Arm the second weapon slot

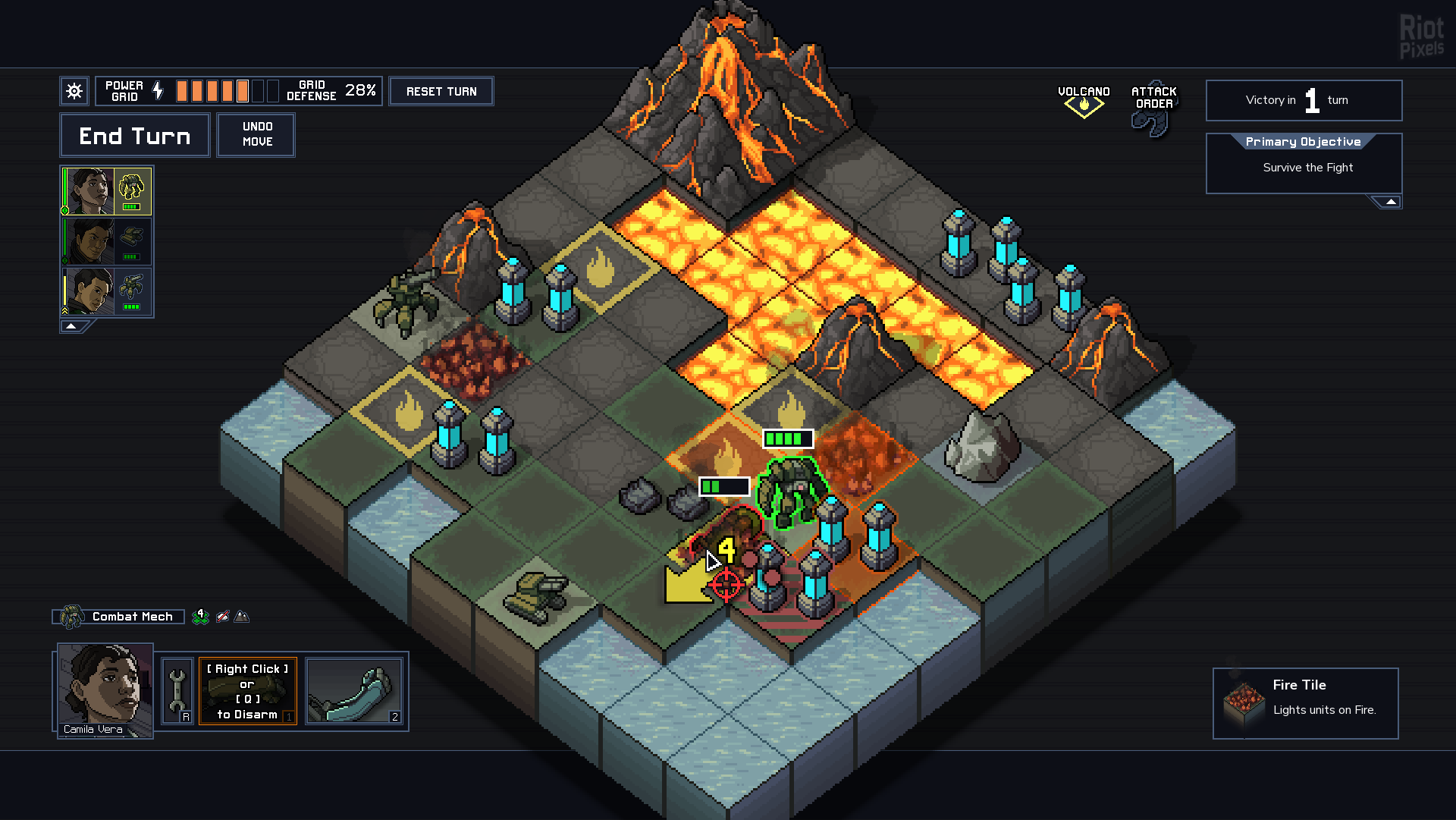point(353,691)
